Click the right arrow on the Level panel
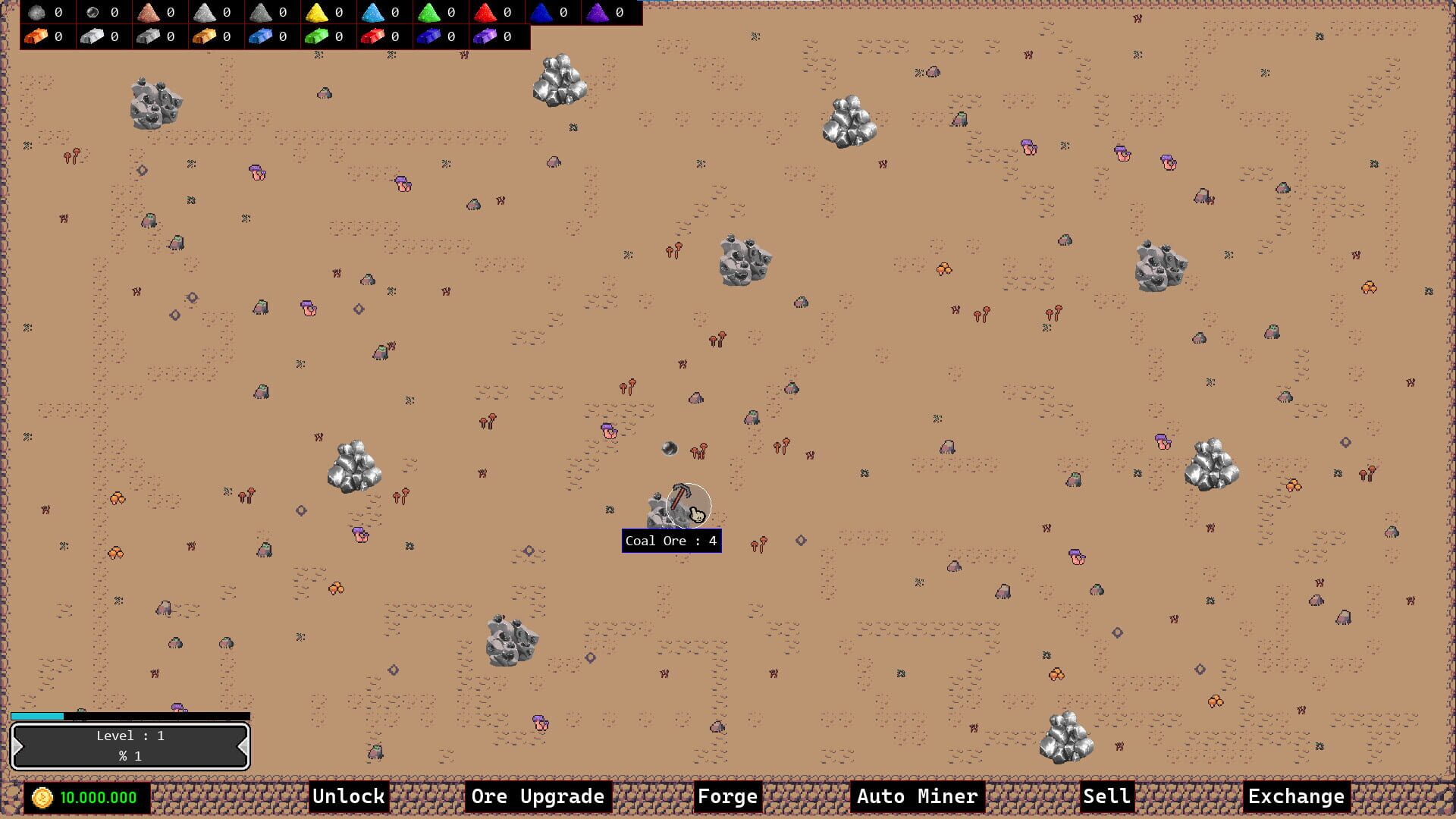Screen dimensions: 1456x819 (x=243, y=745)
